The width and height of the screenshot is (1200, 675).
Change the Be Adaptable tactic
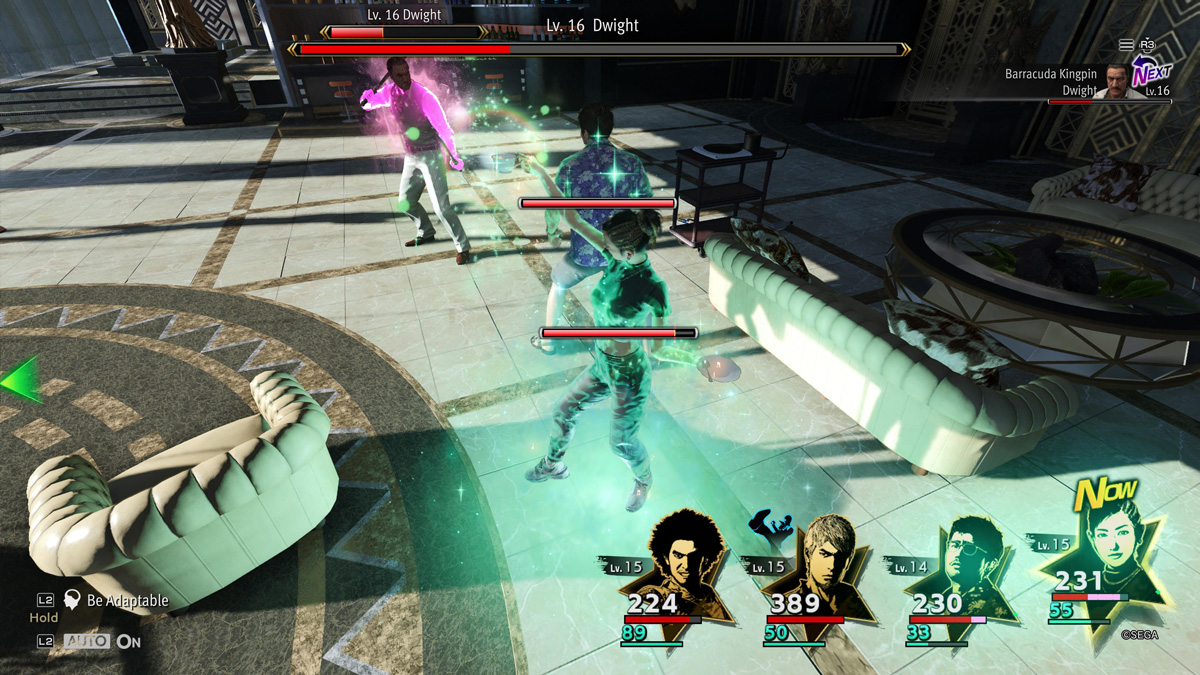[x=116, y=600]
